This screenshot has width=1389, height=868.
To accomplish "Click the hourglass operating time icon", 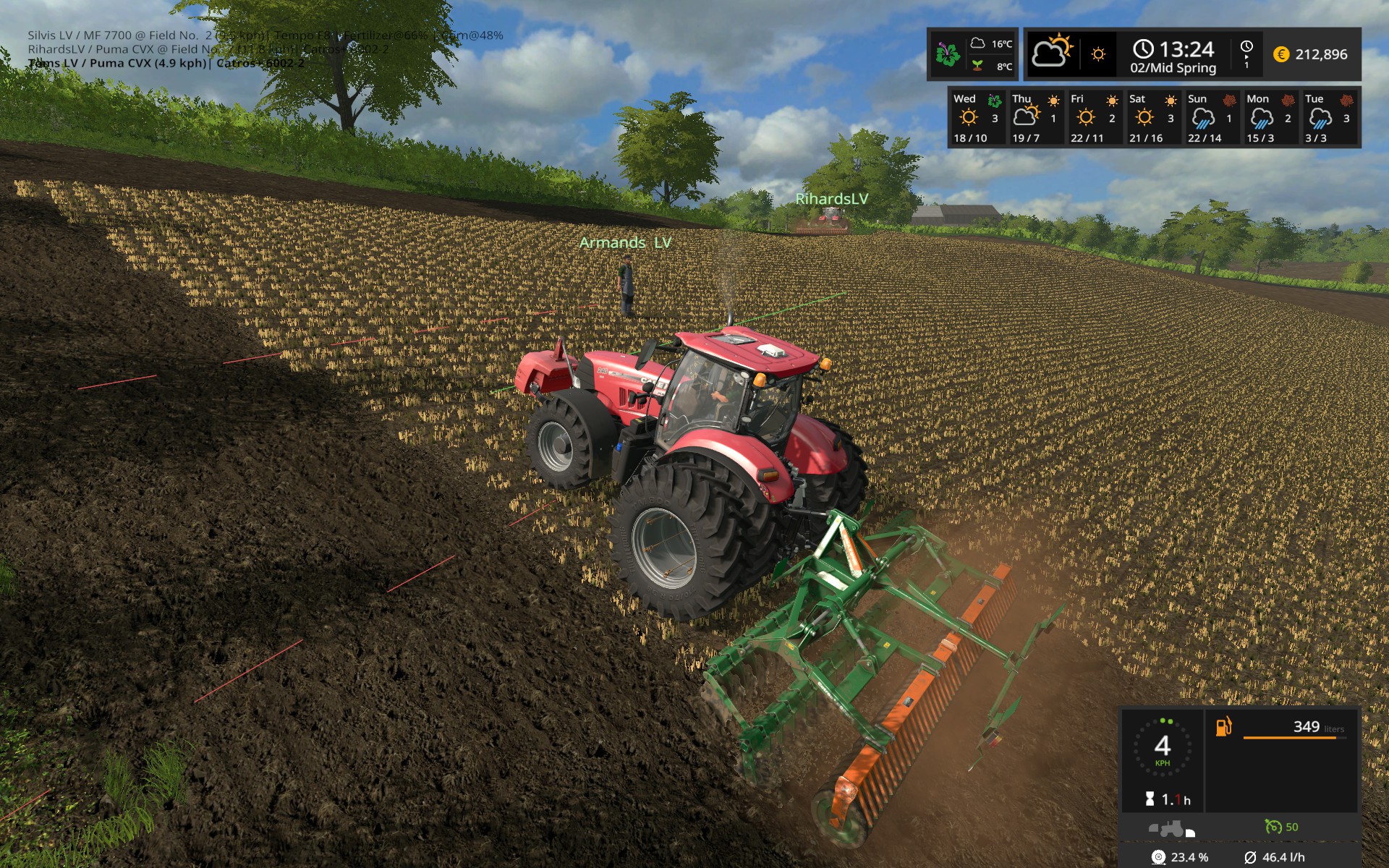I will [x=1150, y=798].
